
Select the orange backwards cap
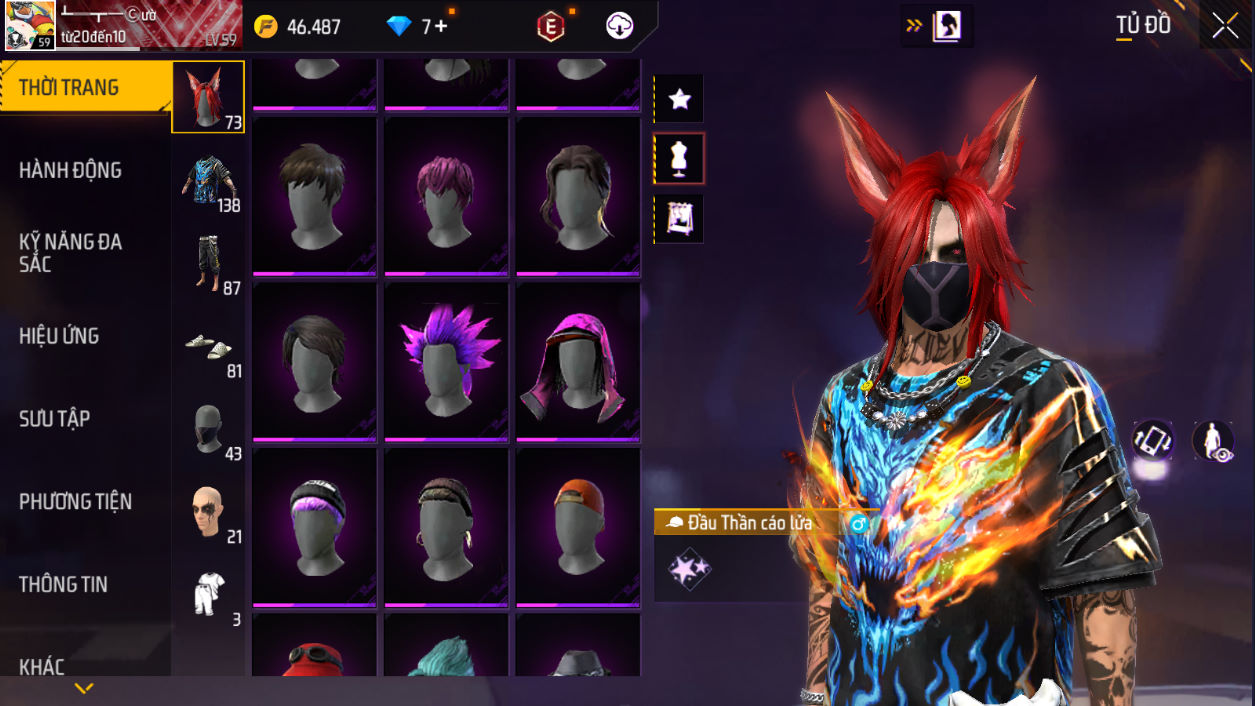[x=578, y=526]
